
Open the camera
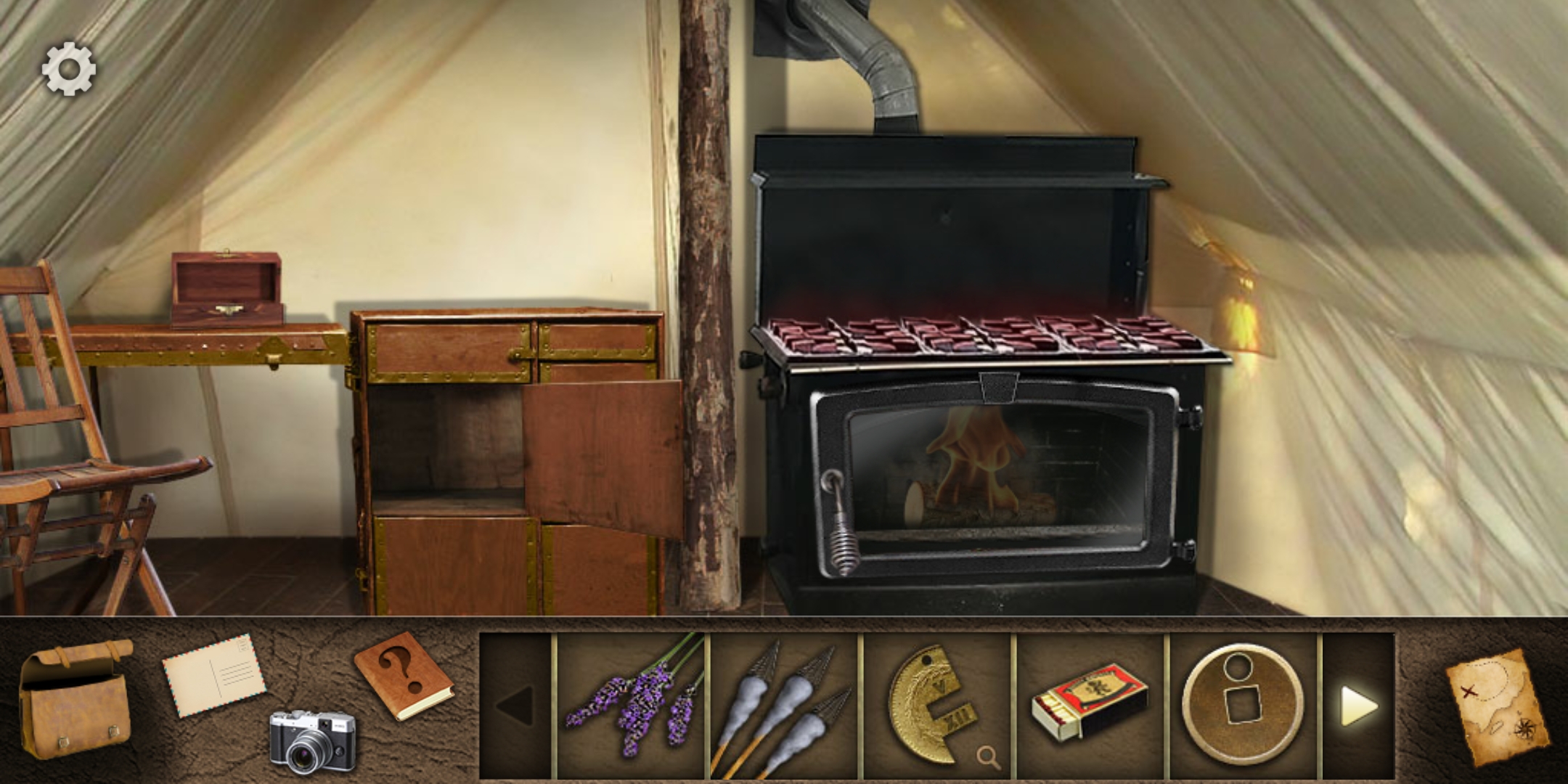313,741
